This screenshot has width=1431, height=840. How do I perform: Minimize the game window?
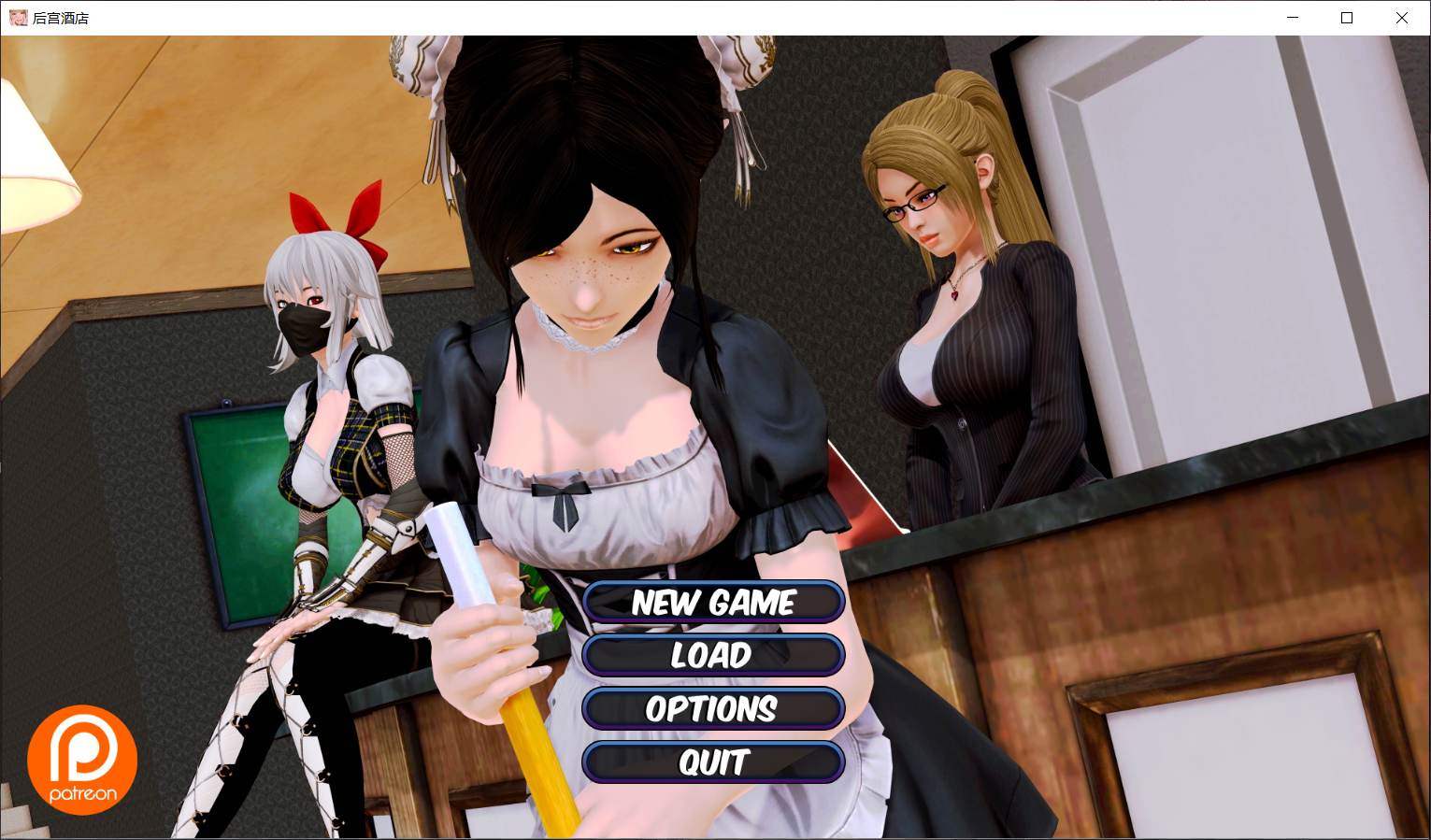coord(1293,17)
